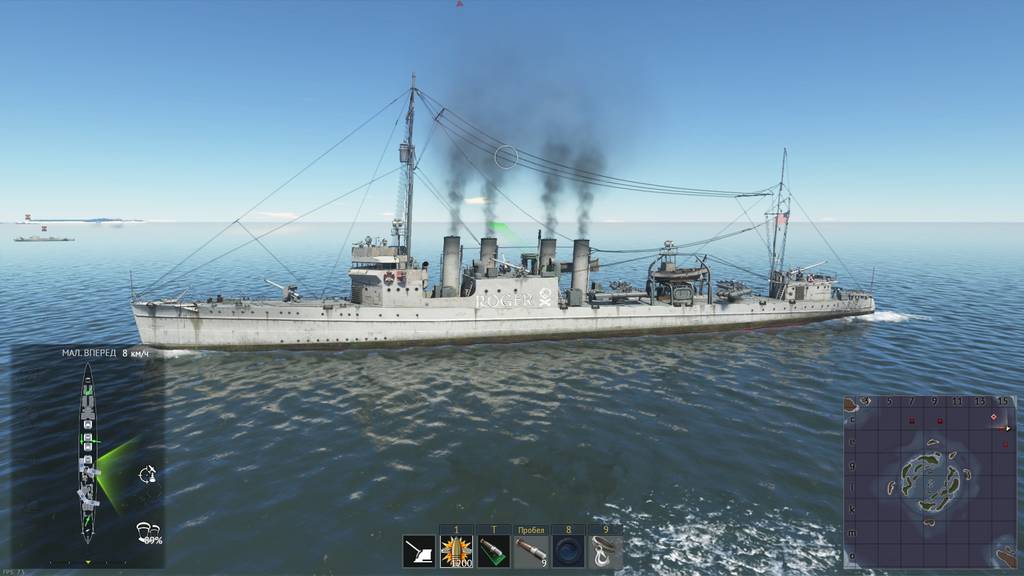Click the crew status icon
The width and height of the screenshot is (1024, 576).
coord(147,532)
